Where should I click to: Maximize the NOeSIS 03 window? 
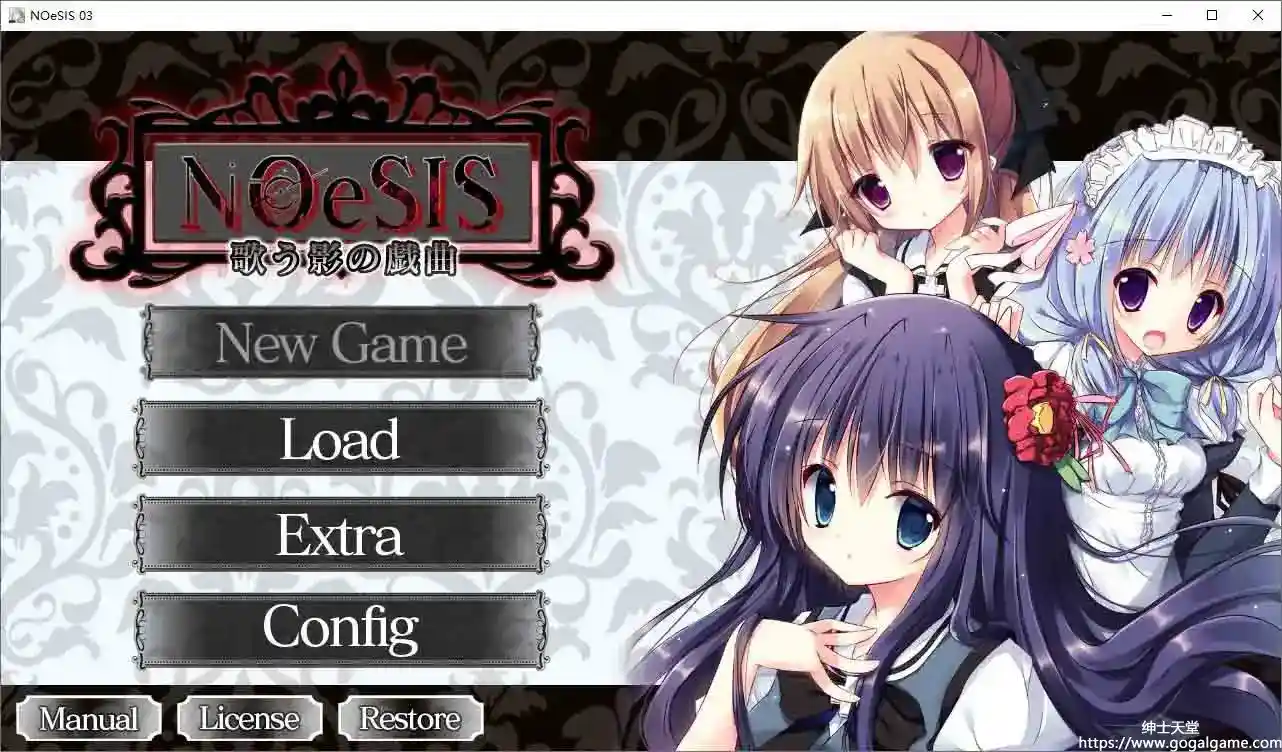(1211, 15)
